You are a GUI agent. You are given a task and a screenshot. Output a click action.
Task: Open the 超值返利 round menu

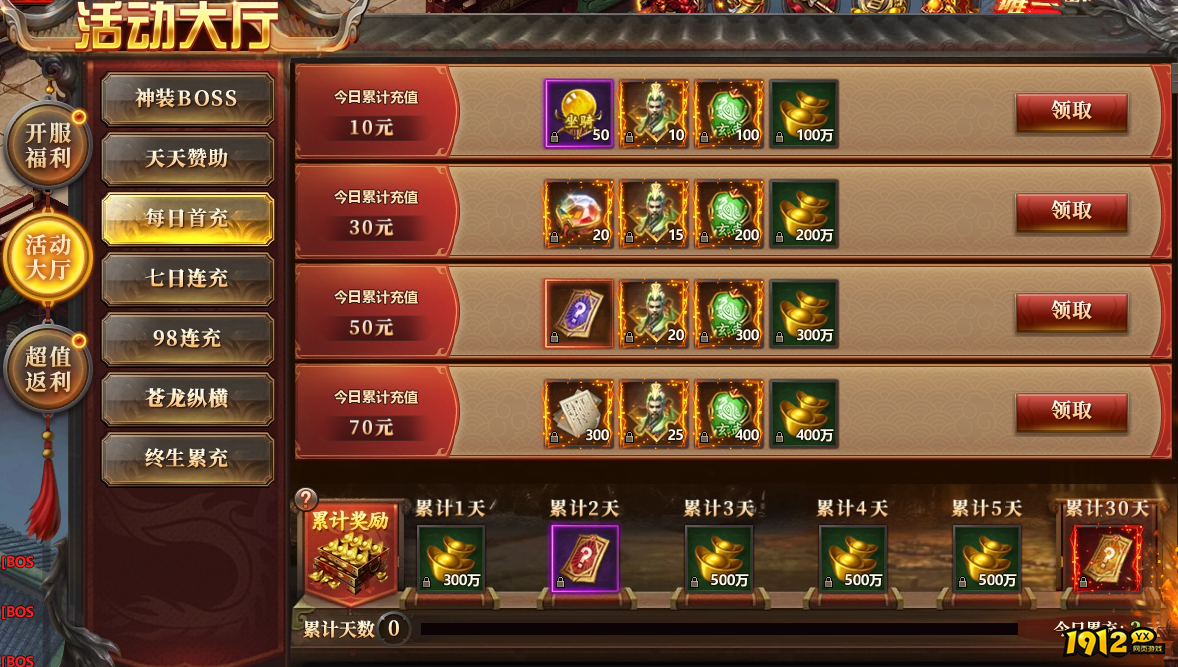click(x=48, y=368)
